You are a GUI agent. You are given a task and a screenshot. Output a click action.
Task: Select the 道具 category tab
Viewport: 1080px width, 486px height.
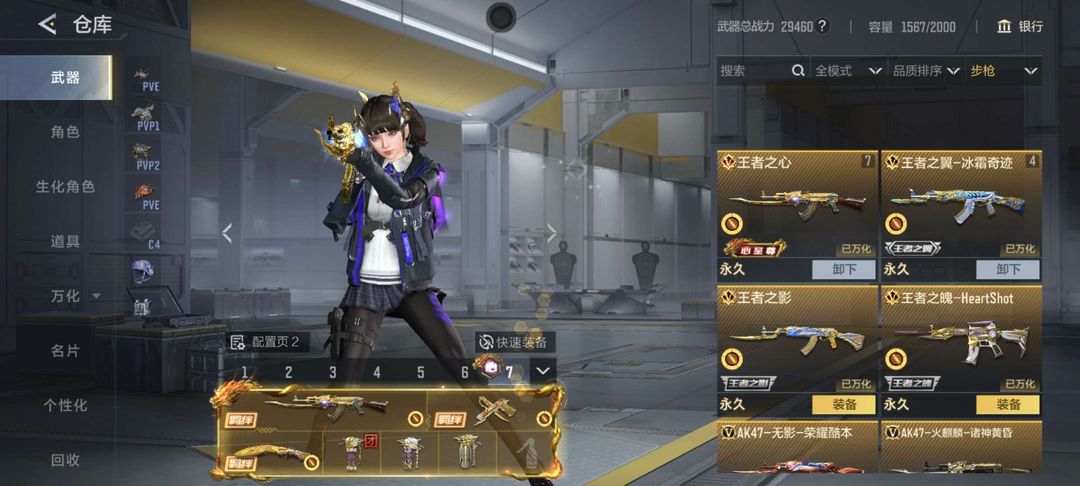pos(65,241)
